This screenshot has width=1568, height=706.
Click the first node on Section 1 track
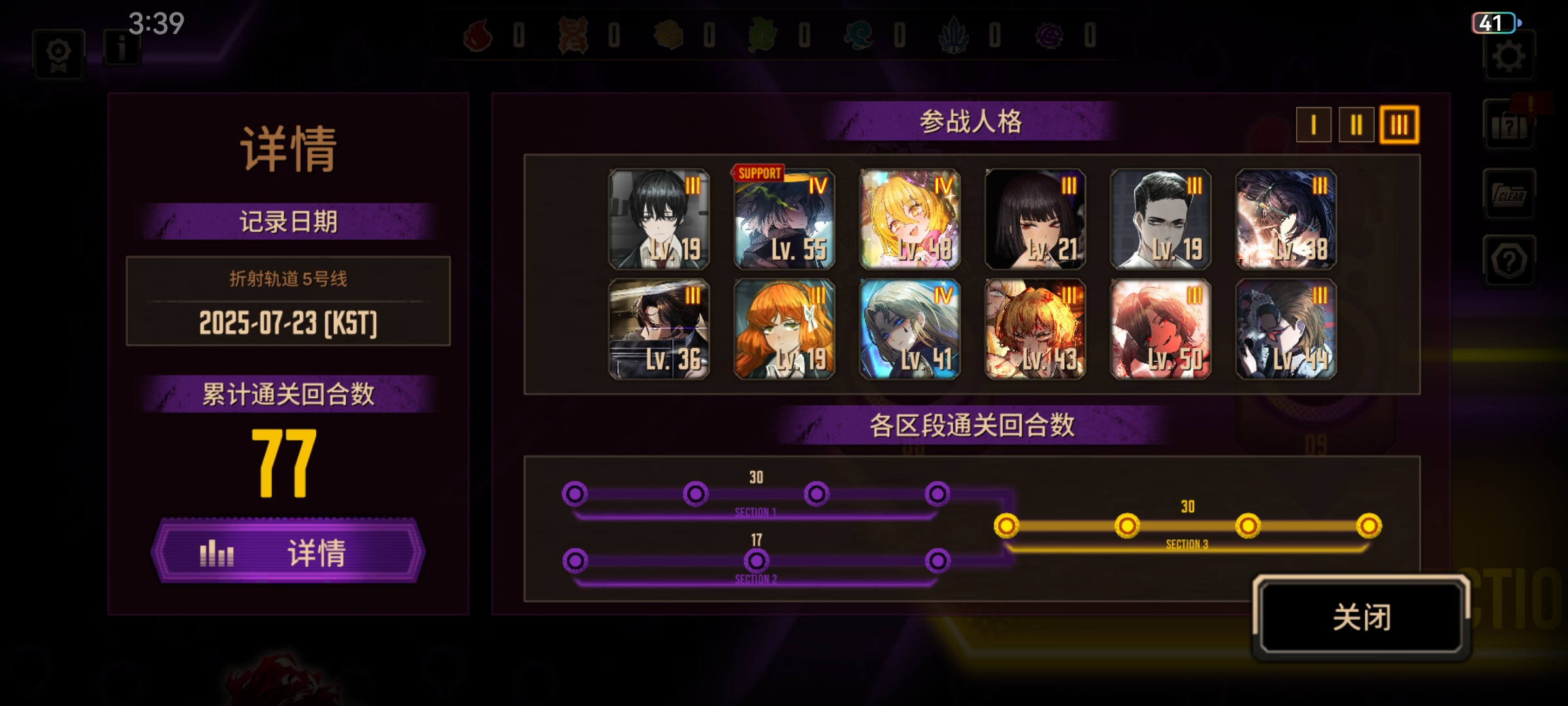tap(575, 495)
